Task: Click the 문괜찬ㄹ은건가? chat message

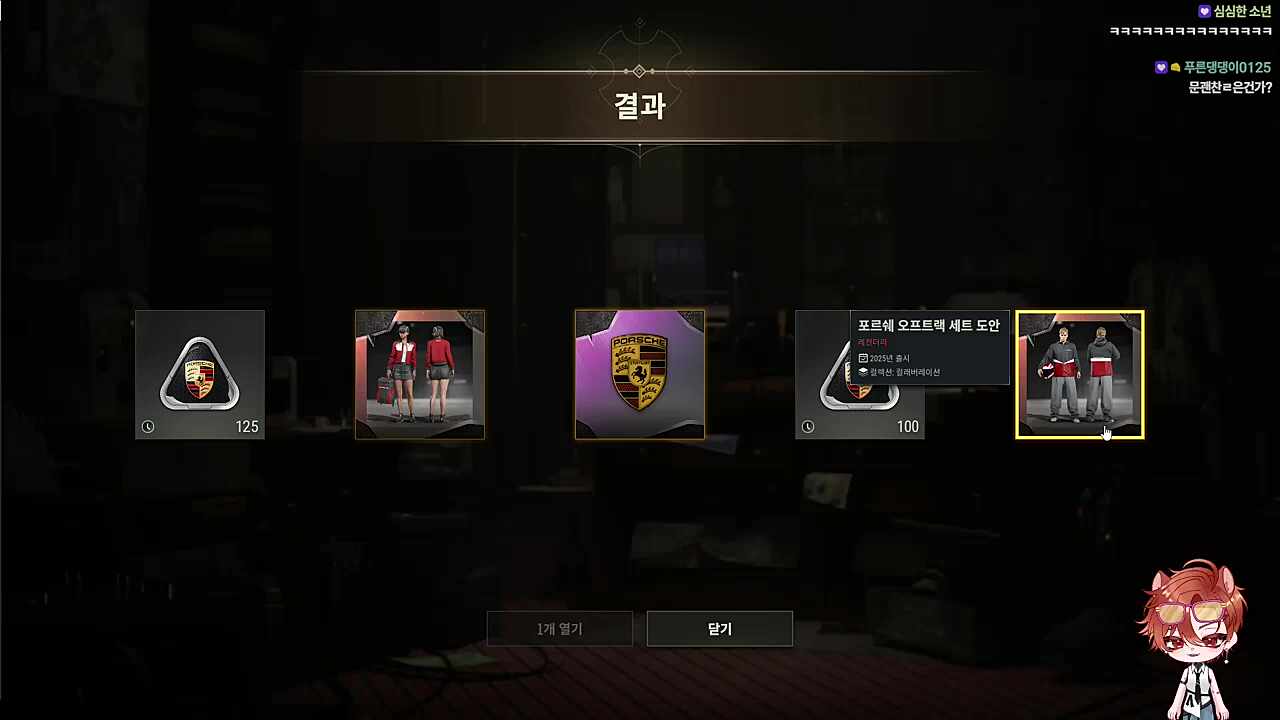Action: [x=1230, y=88]
